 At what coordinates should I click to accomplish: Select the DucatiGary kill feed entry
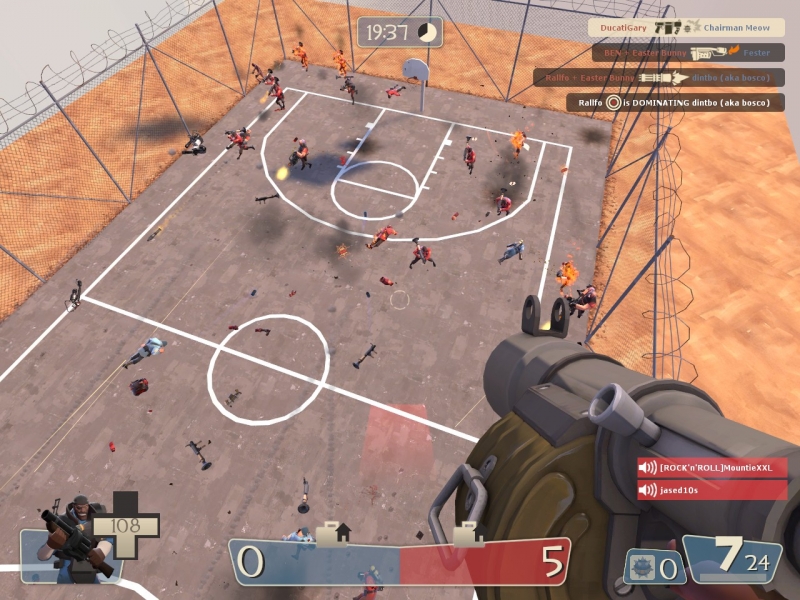685,28
